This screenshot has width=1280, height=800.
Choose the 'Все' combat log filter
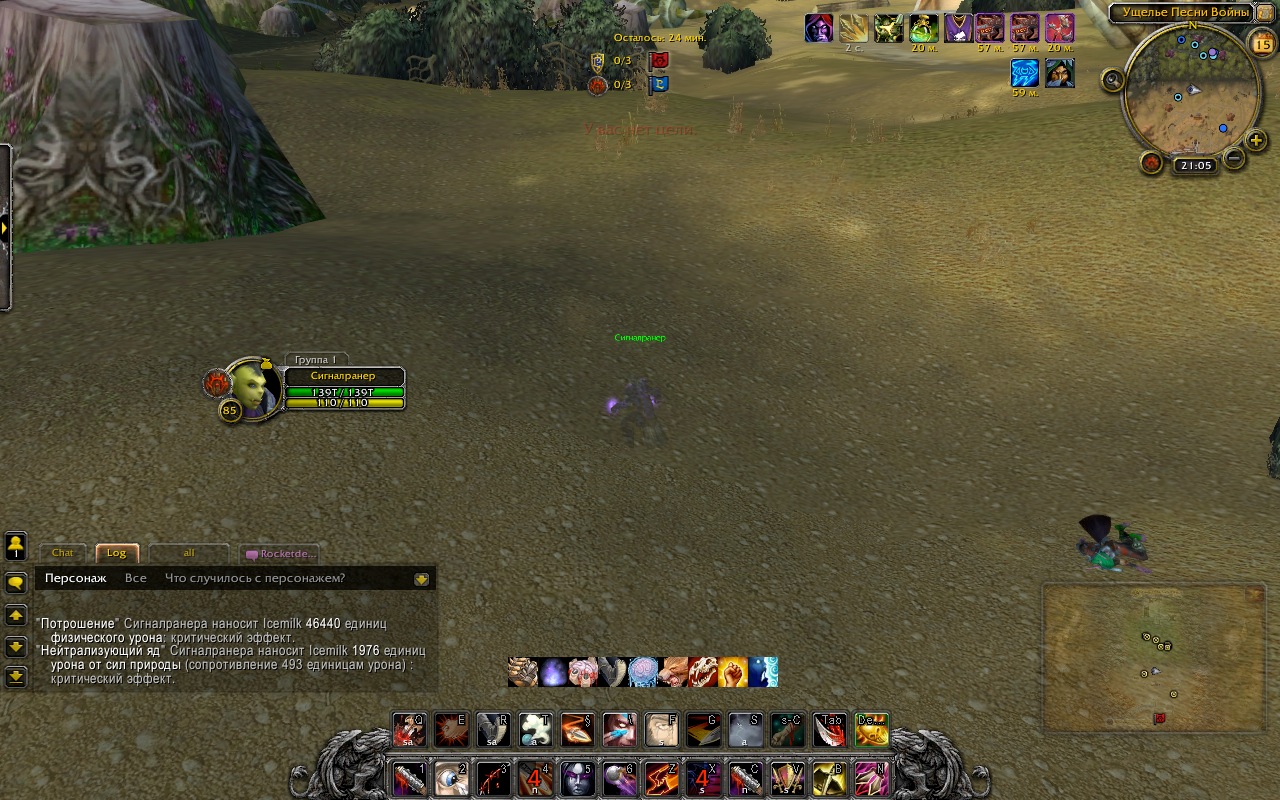(136, 578)
